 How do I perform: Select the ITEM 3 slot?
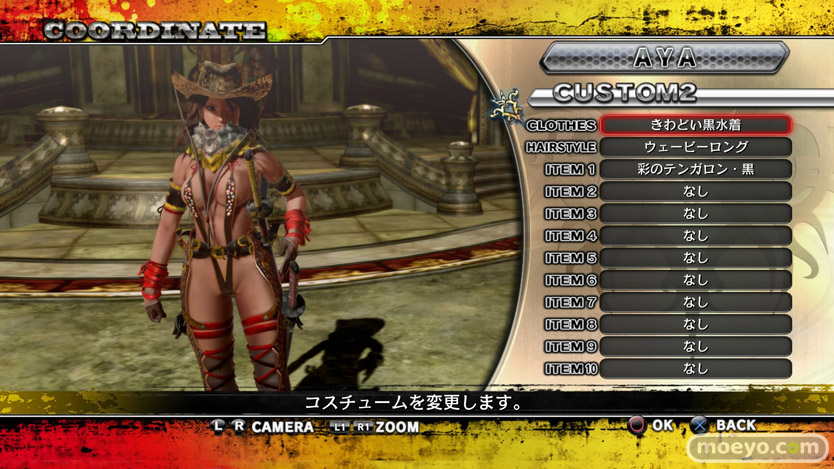696,213
